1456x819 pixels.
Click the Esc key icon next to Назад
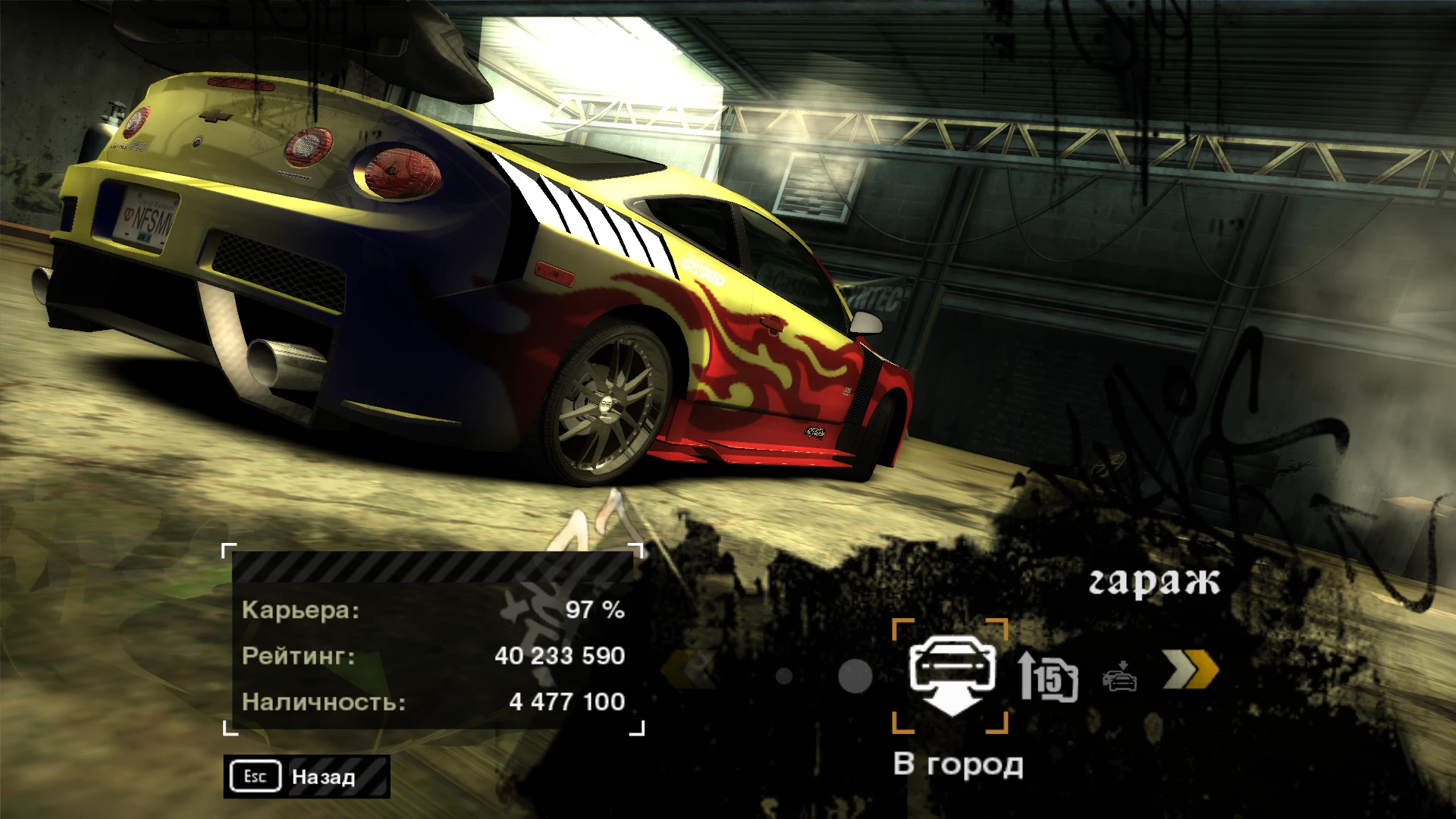(255, 776)
